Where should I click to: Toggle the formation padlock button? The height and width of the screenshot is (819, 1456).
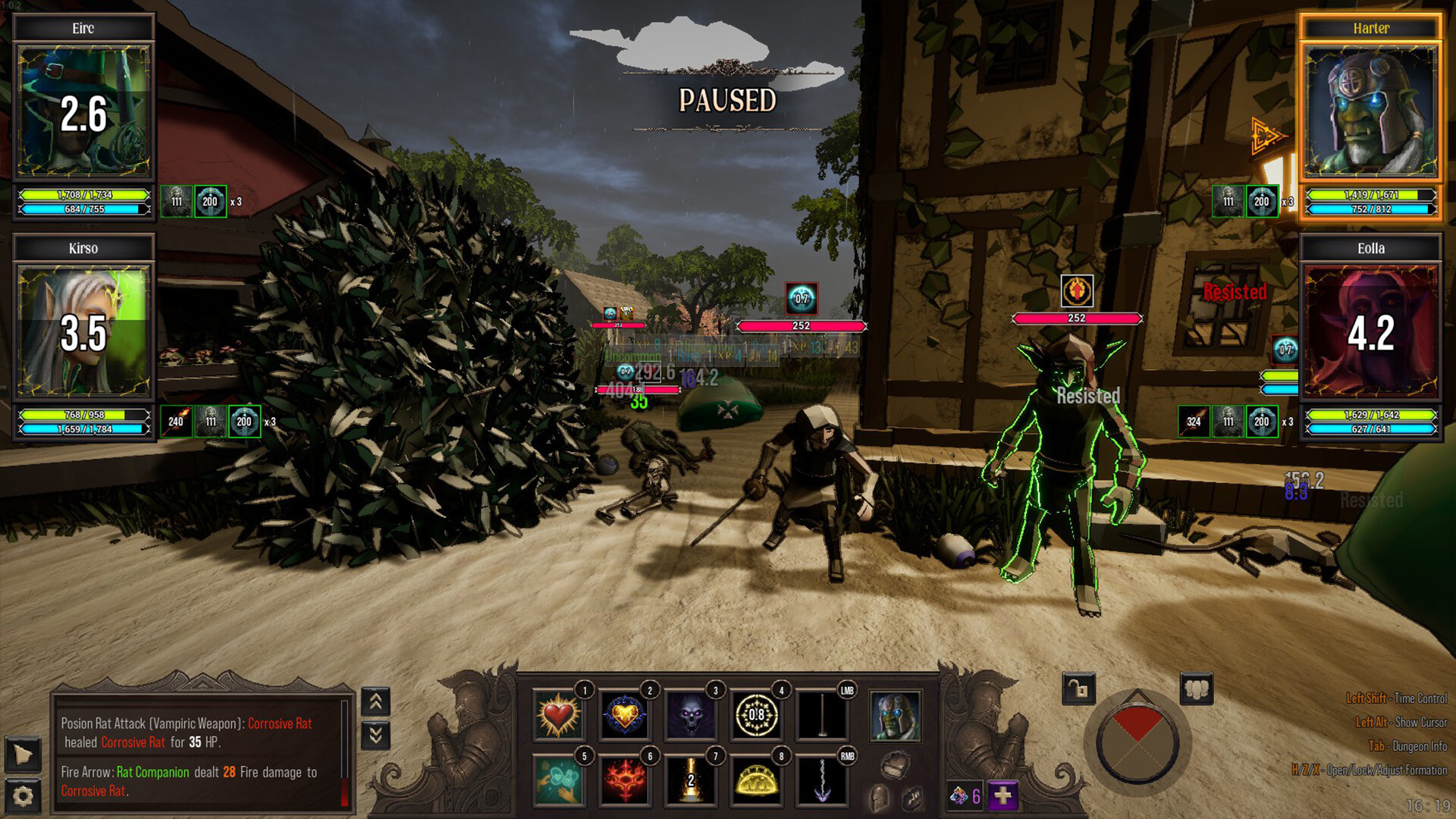1078,689
